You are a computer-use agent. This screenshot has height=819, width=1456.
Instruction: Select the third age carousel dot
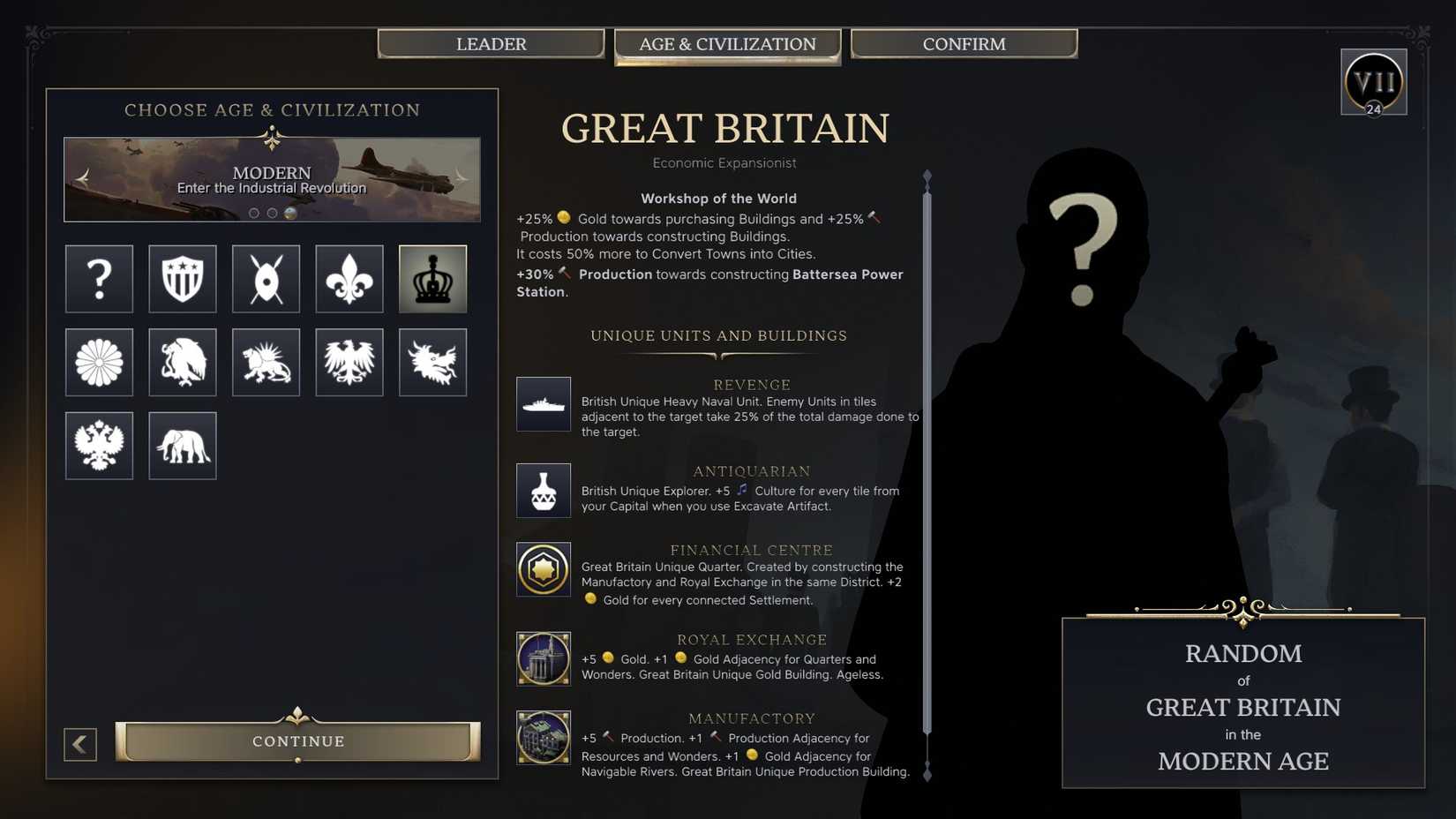click(x=289, y=212)
